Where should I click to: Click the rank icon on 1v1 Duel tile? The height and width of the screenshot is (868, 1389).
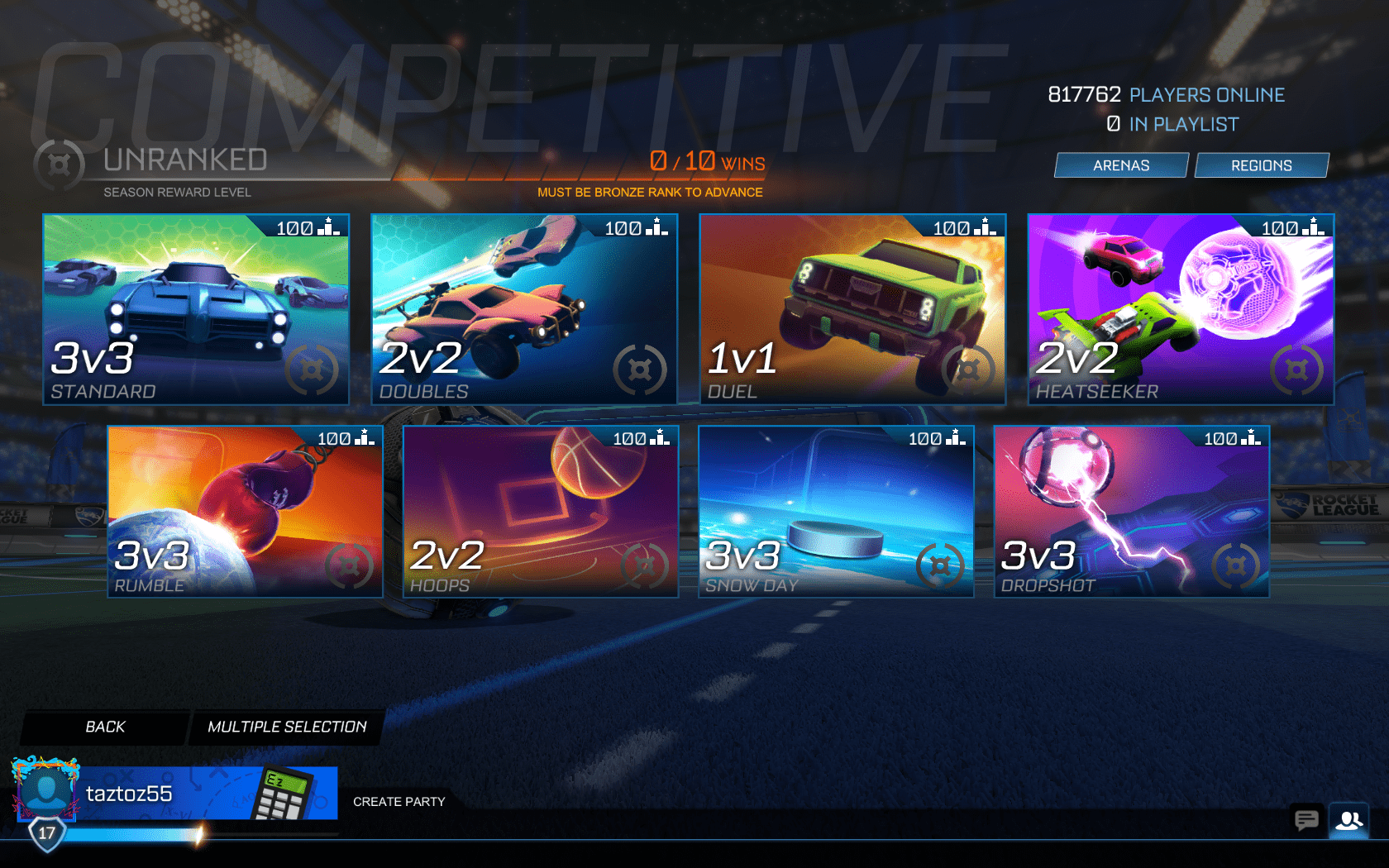tap(969, 371)
